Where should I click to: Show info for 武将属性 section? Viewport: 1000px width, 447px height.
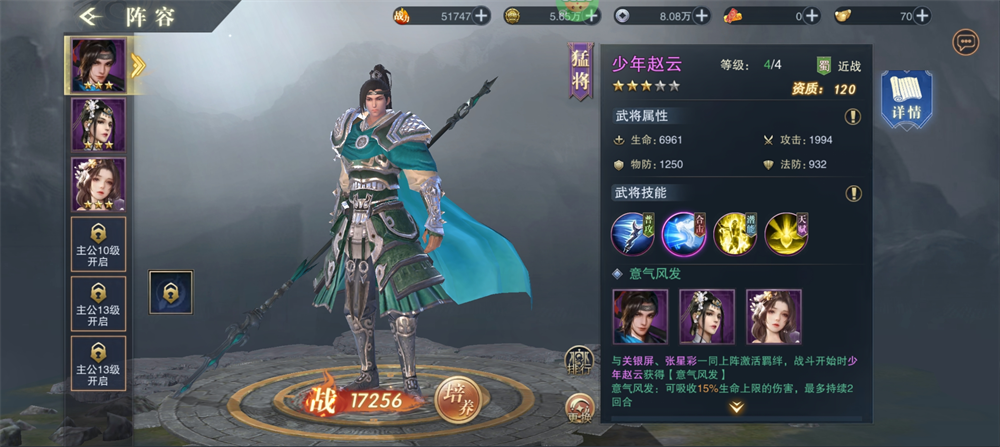[853, 116]
